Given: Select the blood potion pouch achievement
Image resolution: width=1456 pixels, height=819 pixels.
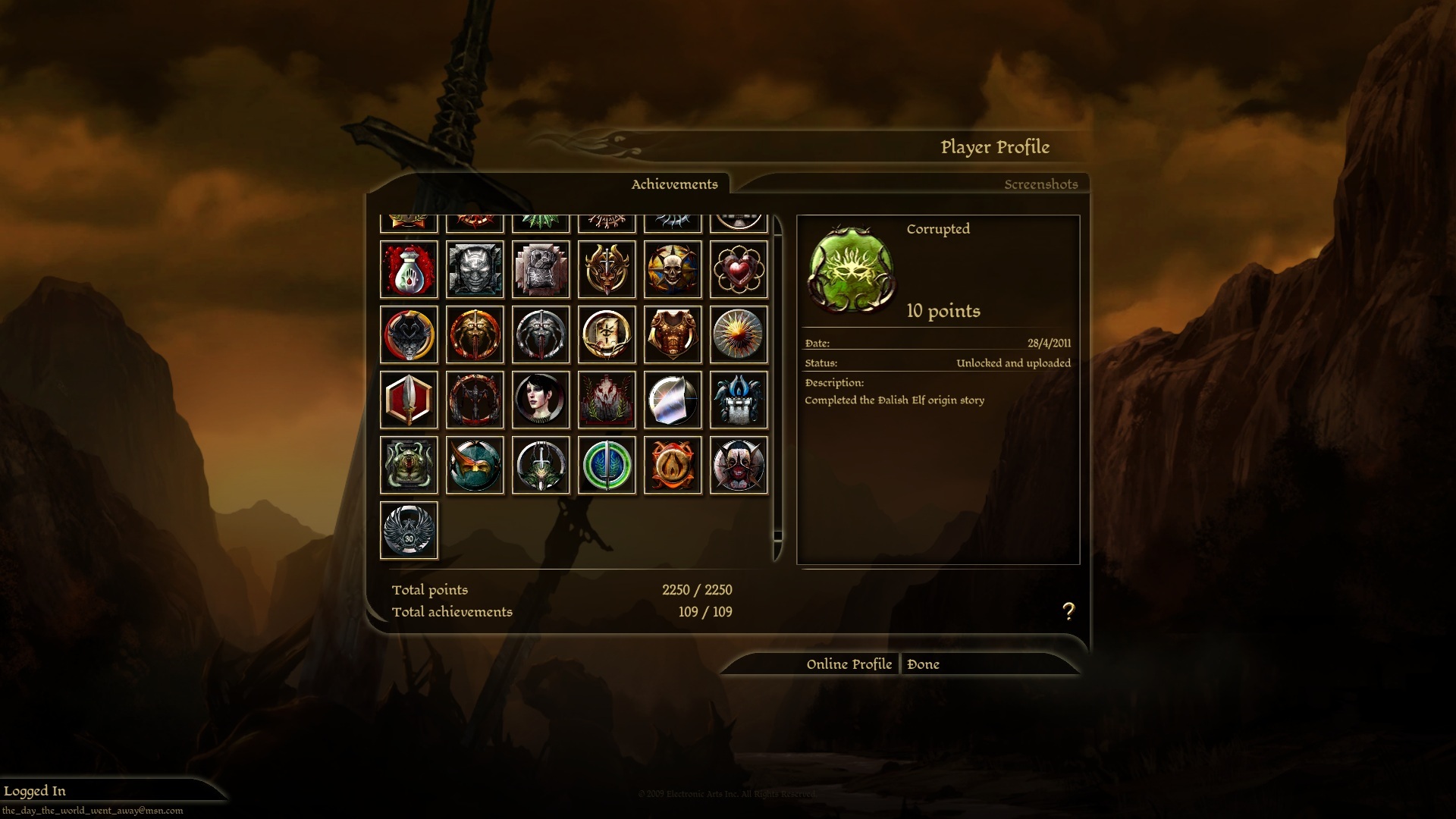Looking at the screenshot, I should (409, 269).
